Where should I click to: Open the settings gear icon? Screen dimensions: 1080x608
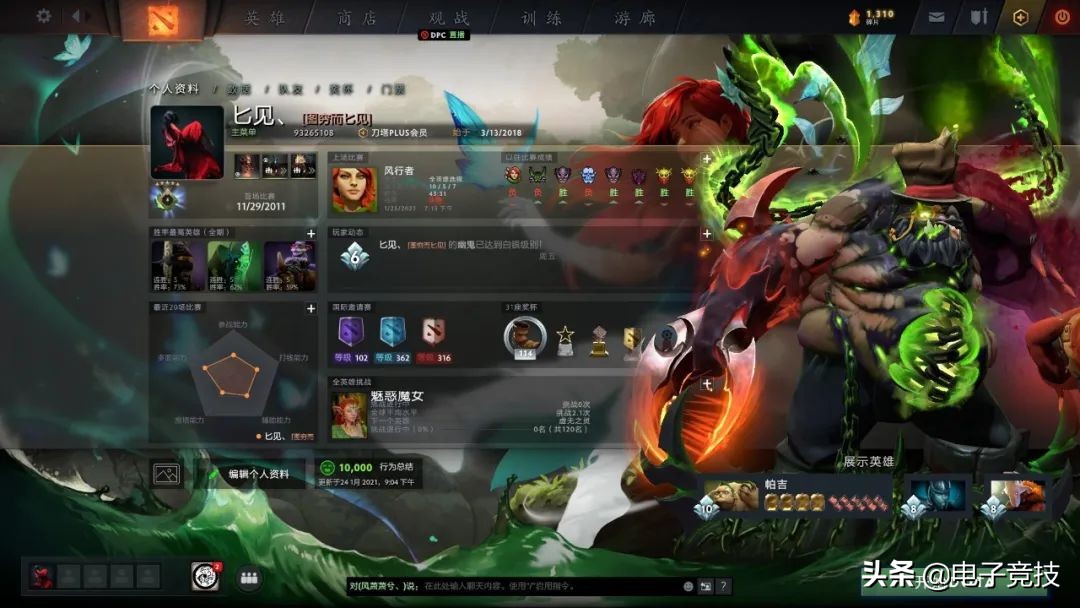click(x=43, y=16)
